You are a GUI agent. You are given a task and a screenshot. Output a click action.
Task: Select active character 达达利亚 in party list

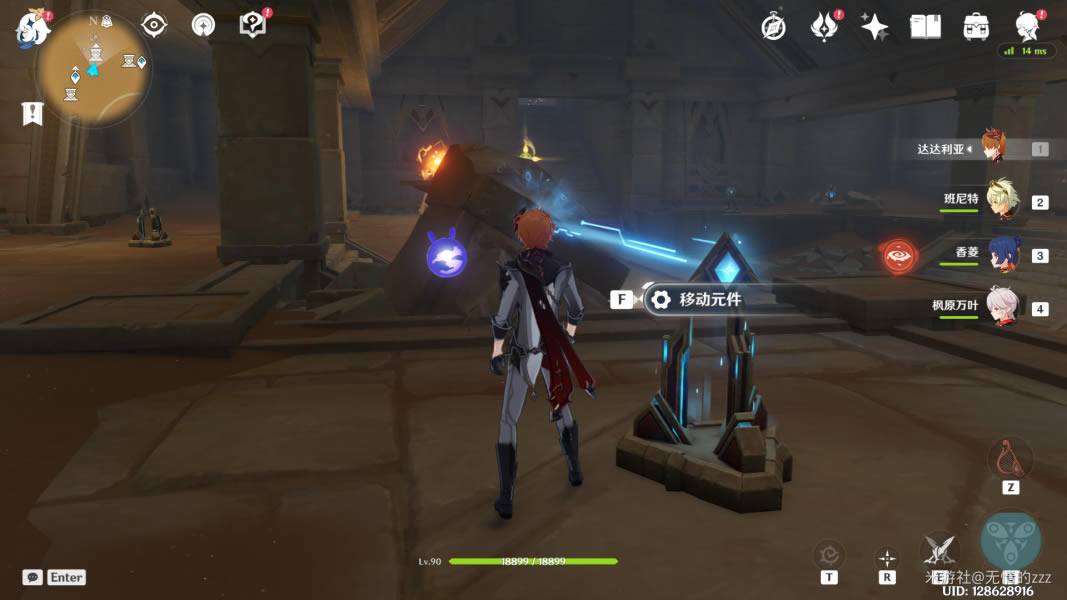(x=993, y=148)
